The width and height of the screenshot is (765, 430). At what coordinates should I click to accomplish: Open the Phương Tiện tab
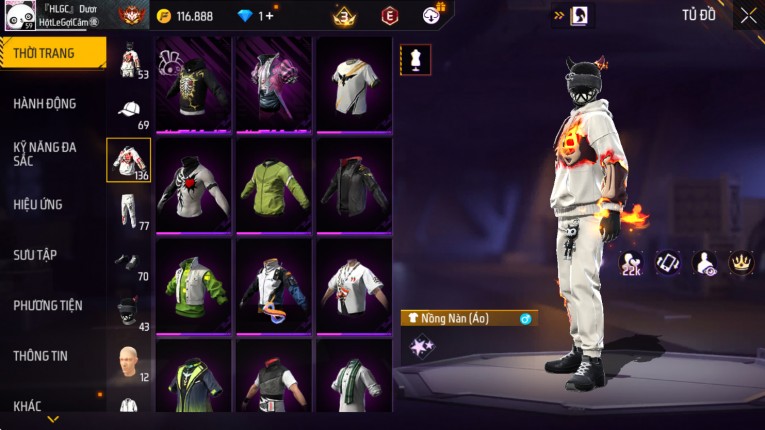(x=48, y=305)
